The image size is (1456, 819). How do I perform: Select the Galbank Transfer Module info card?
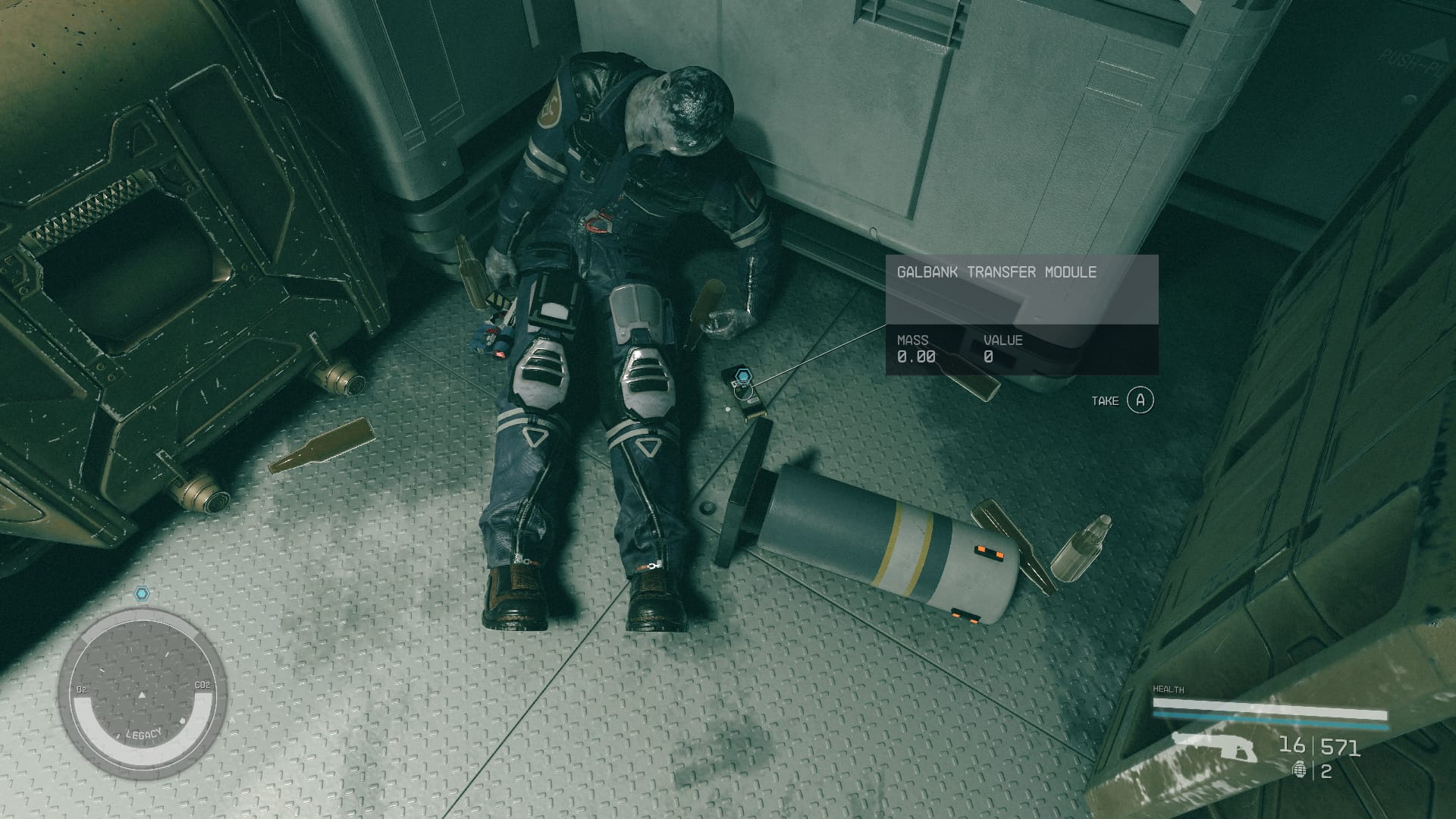[x=1021, y=315]
